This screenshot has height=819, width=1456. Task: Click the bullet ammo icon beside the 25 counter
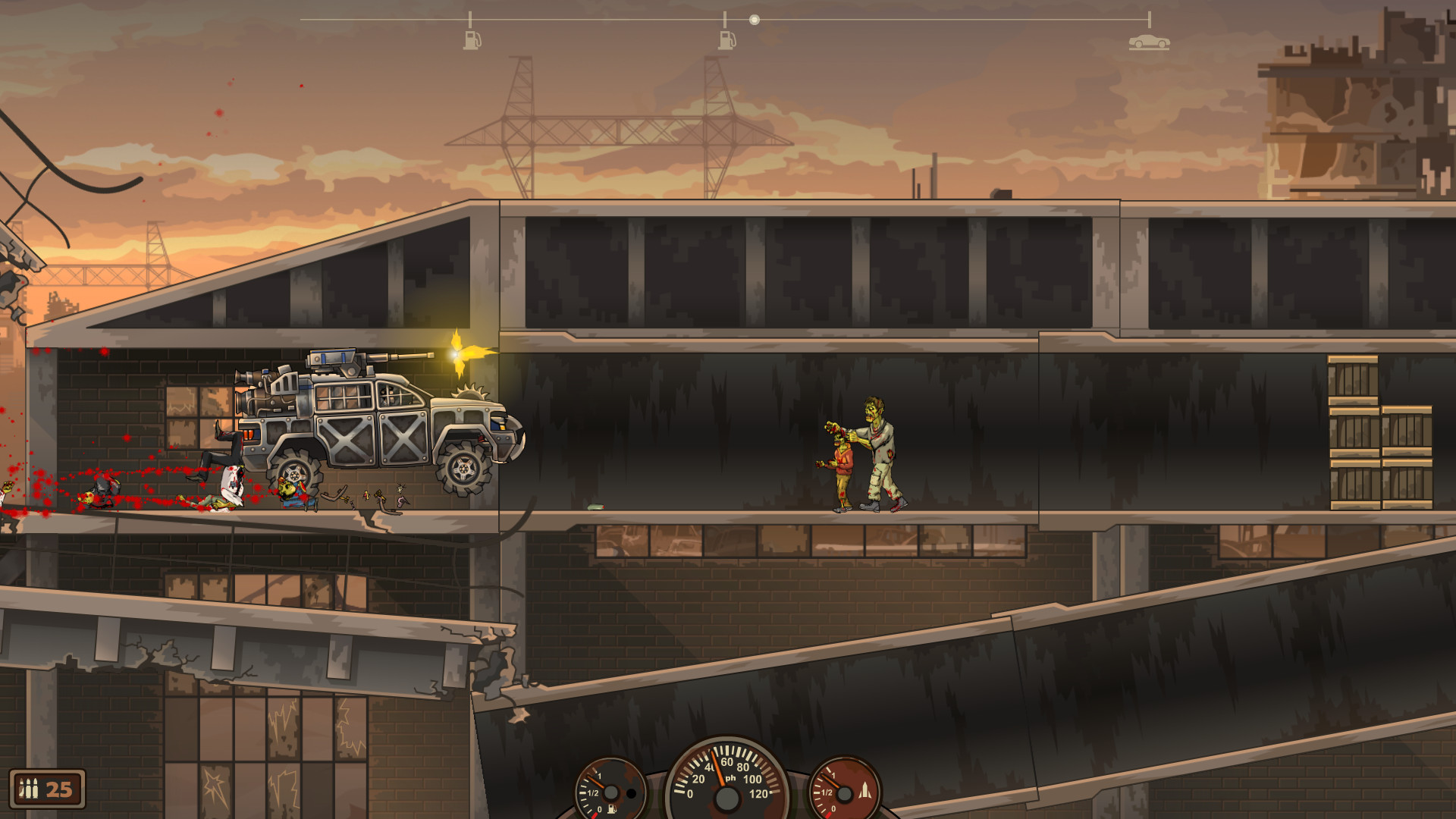click(x=30, y=786)
